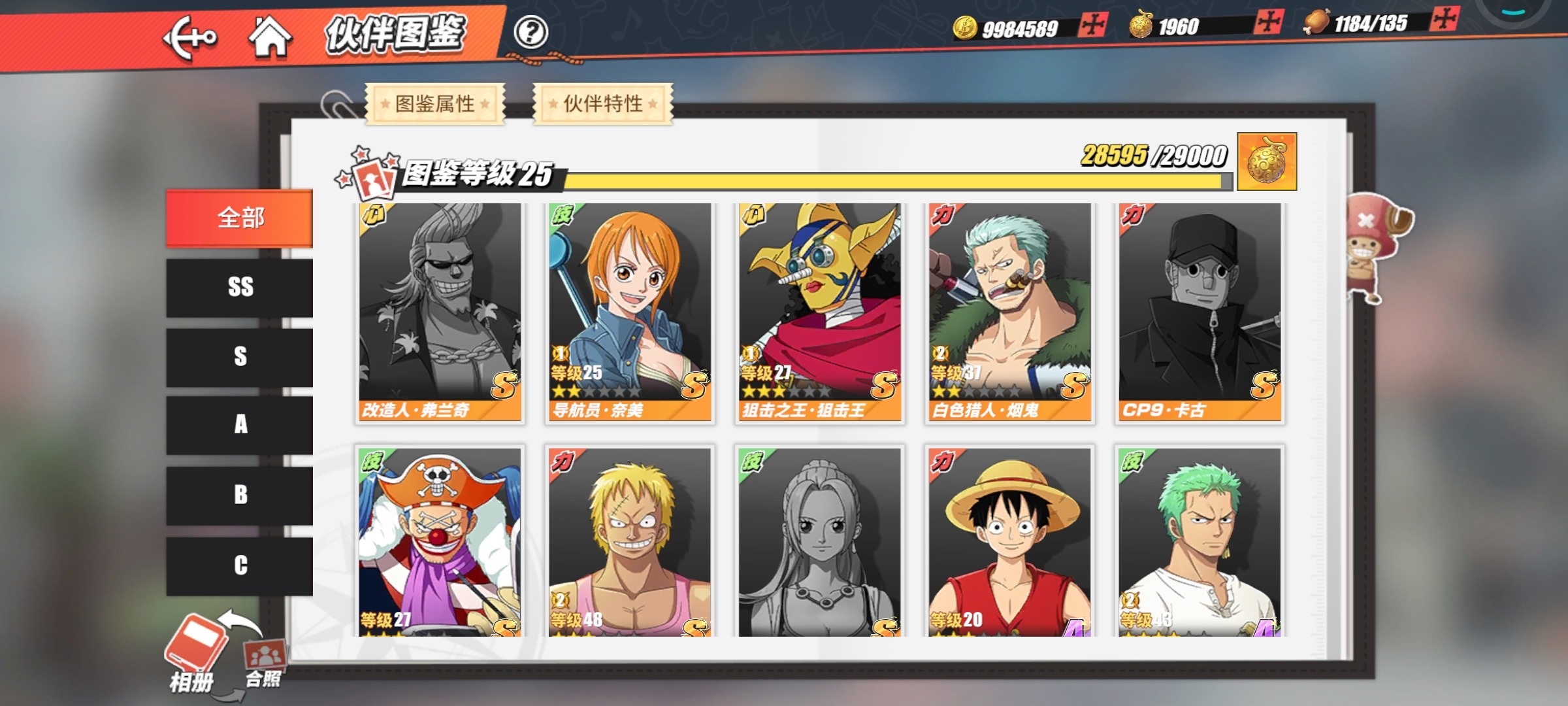Show all partners with 全部 filter
Screen dimensions: 1568x706
[240, 218]
